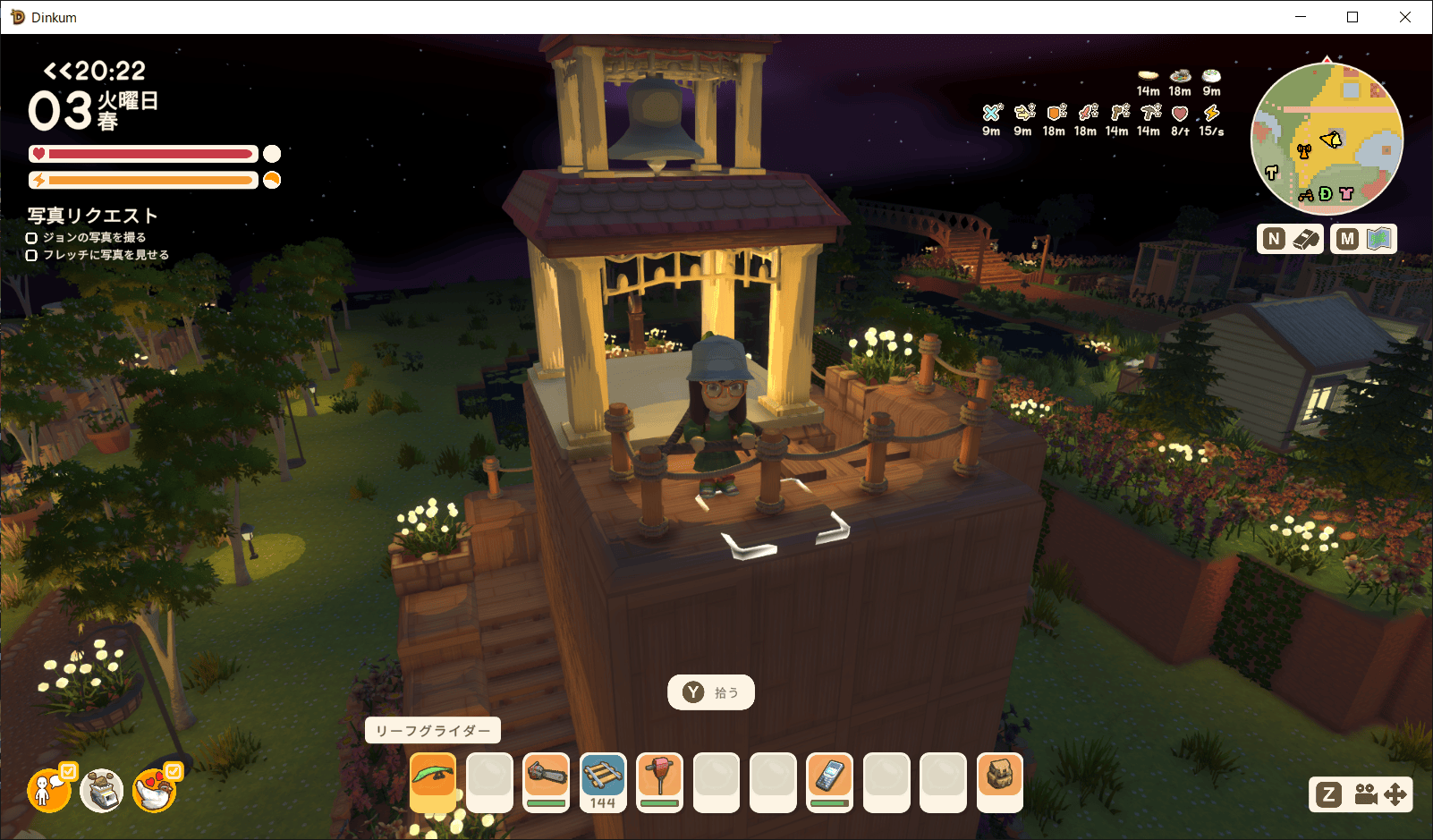Image resolution: width=1433 pixels, height=840 pixels.
Task: Click the heart health regen buff icon
Action: tap(1180, 115)
